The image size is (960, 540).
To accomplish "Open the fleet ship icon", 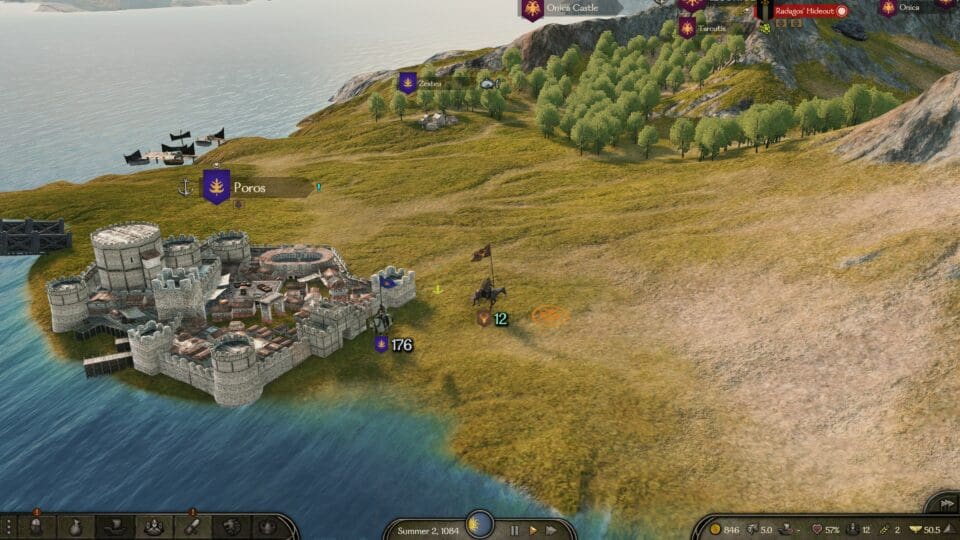I will [x=115, y=526].
